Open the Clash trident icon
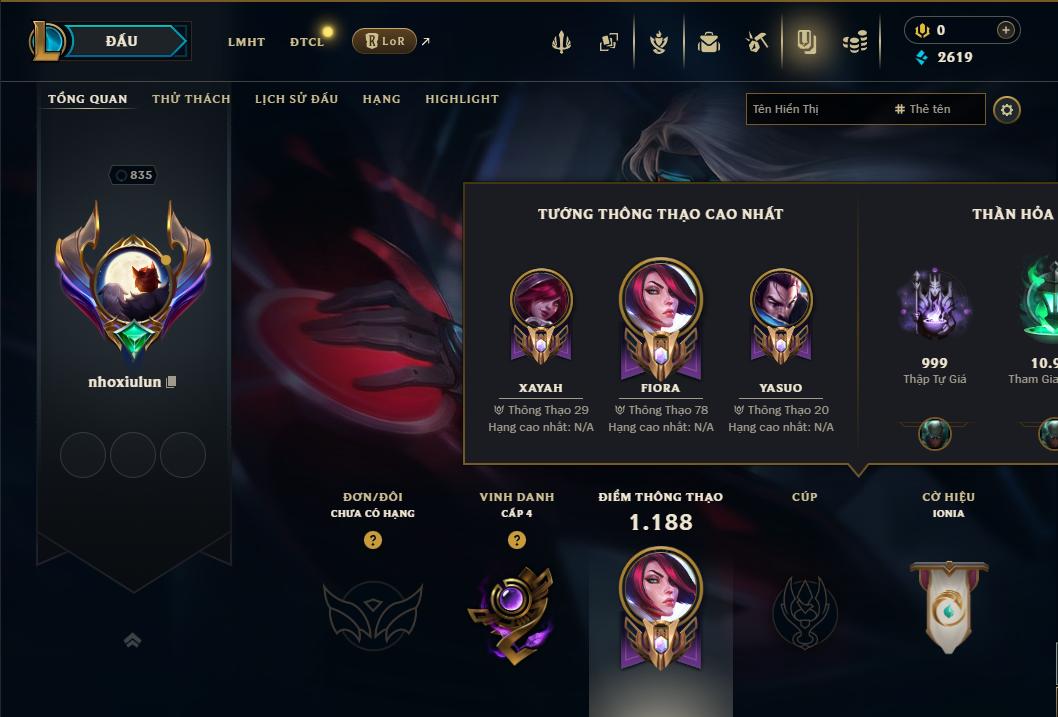The width and height of the screenshot is (1058, 717). (x=561, y=42)
